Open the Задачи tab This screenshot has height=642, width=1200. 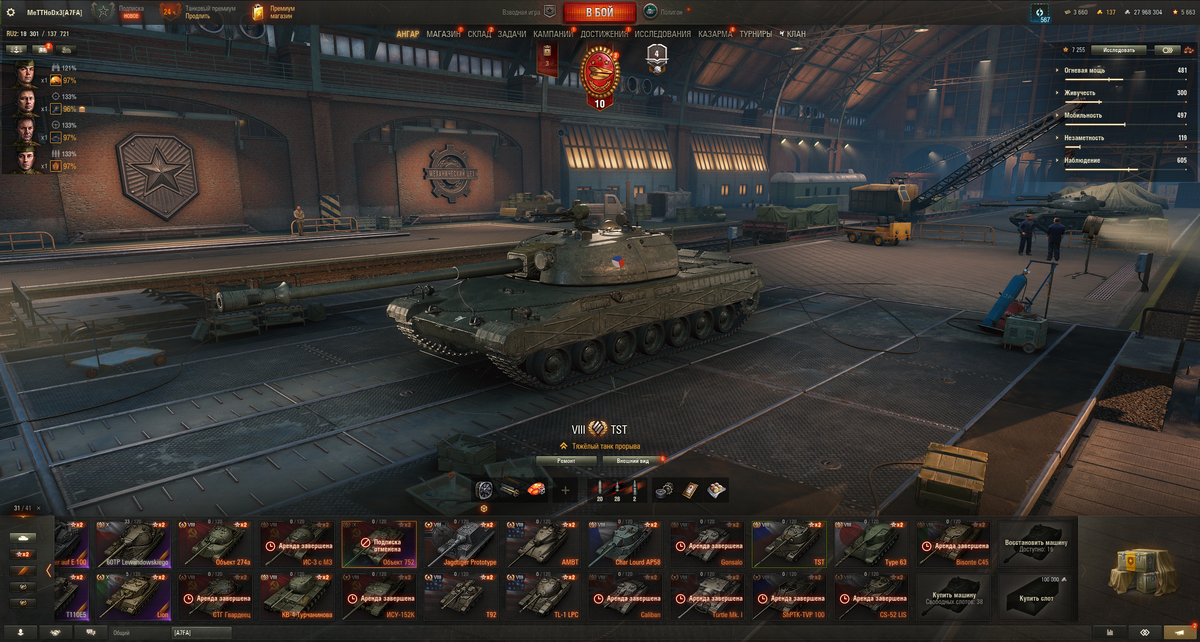(512, 34)
